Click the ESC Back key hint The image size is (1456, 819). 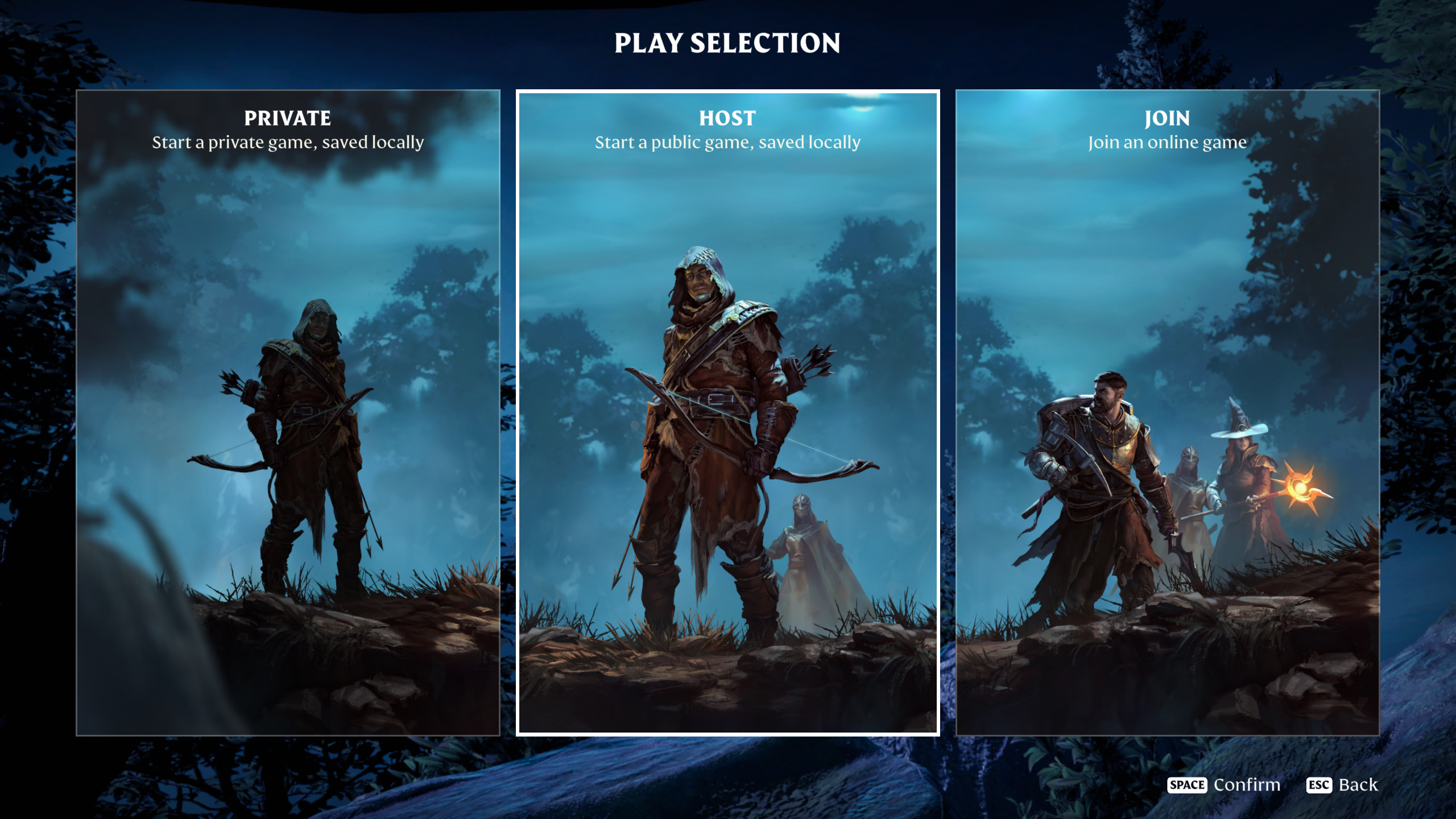click(x=1341, y=784)
